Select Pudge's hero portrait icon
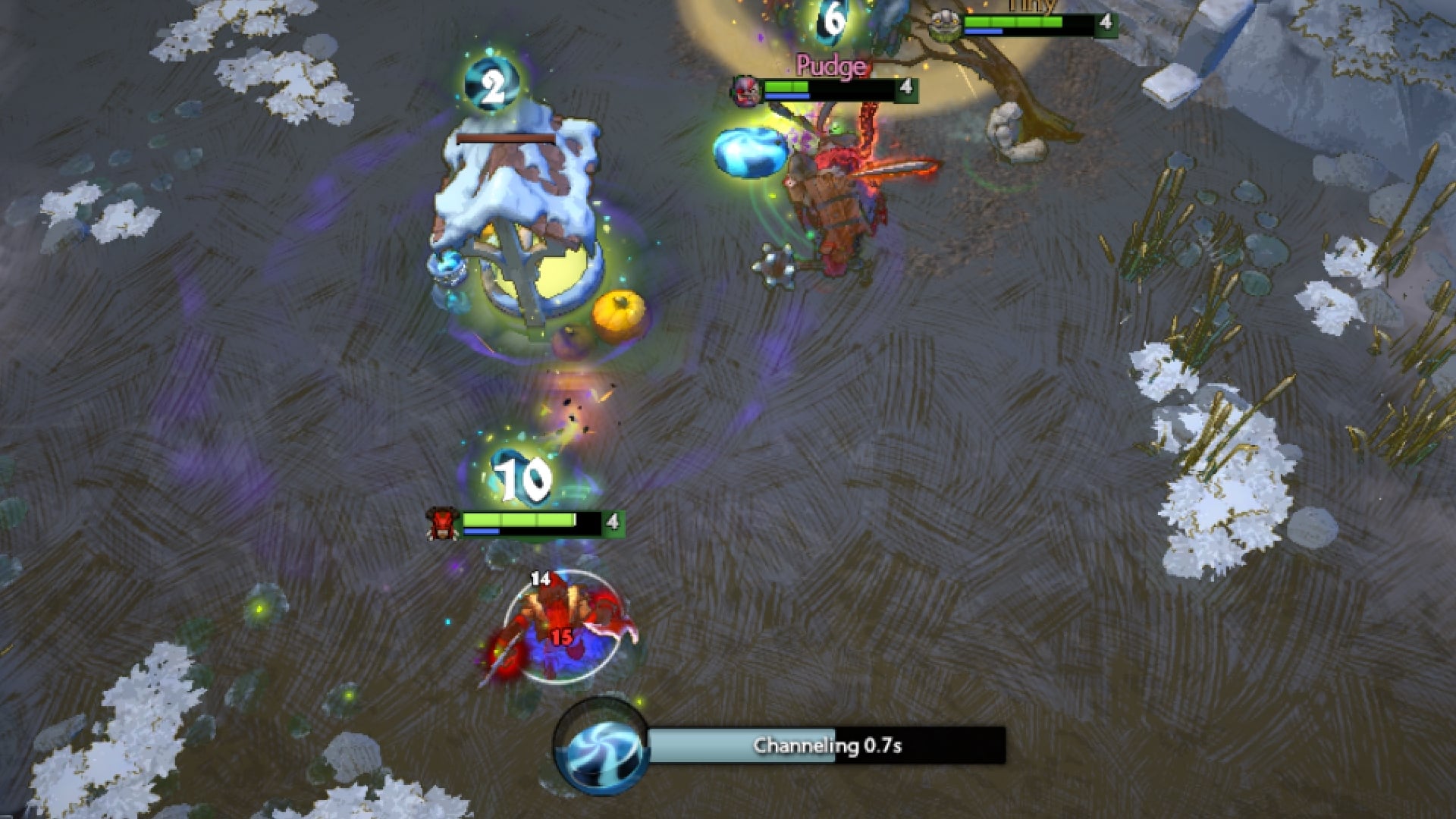The width and height of the screenshot is (1456, 819). pos(745,89)
